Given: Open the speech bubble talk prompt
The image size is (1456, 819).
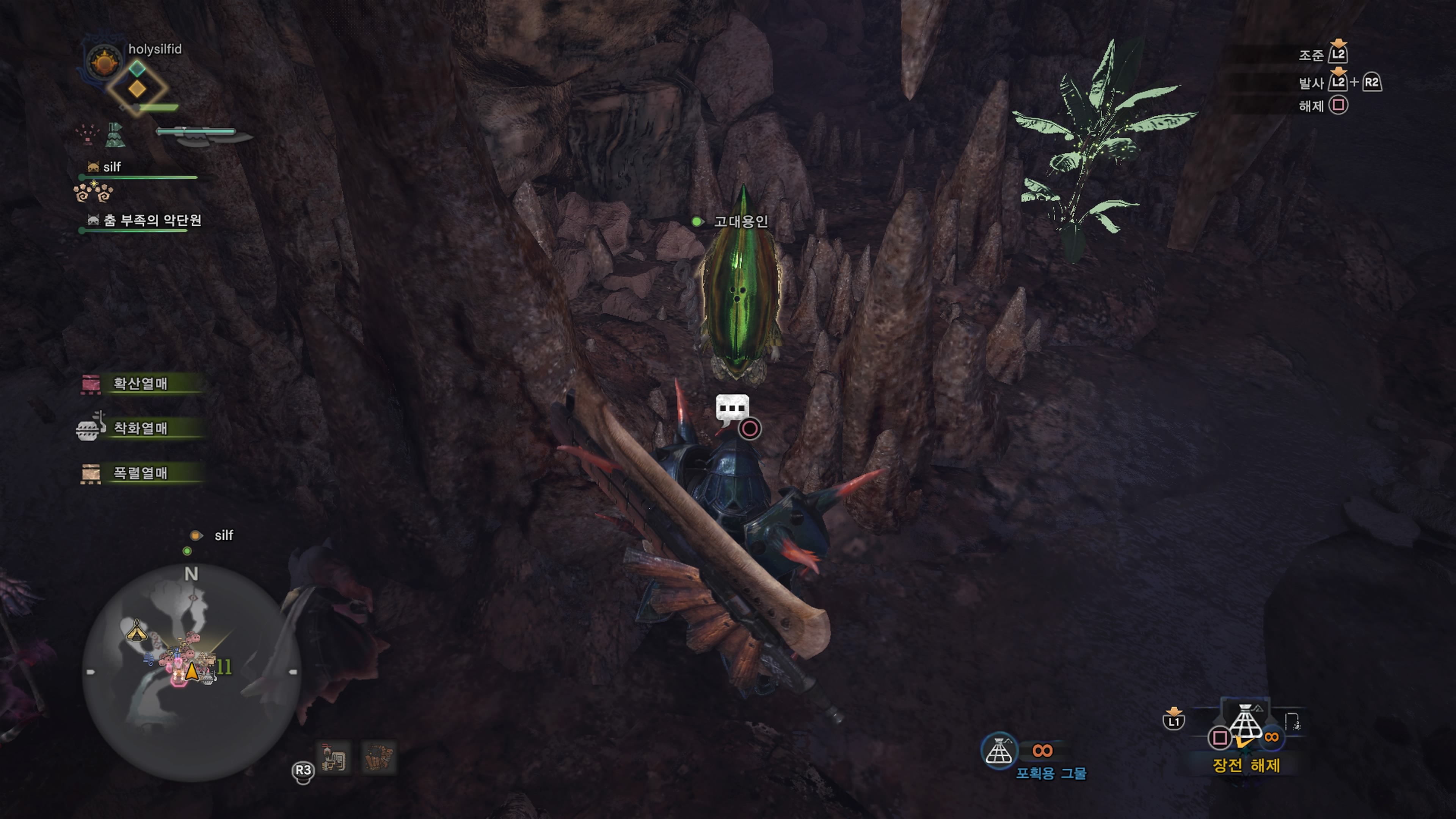Looking at the screenshot, I should (x=733, y=409).
